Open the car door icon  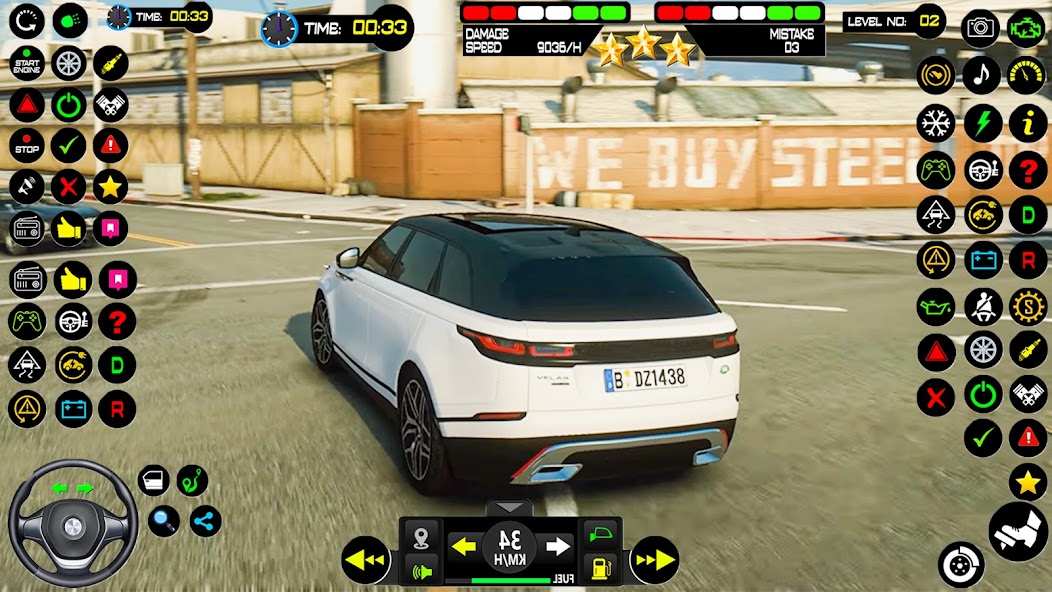(x=153, y=481)
